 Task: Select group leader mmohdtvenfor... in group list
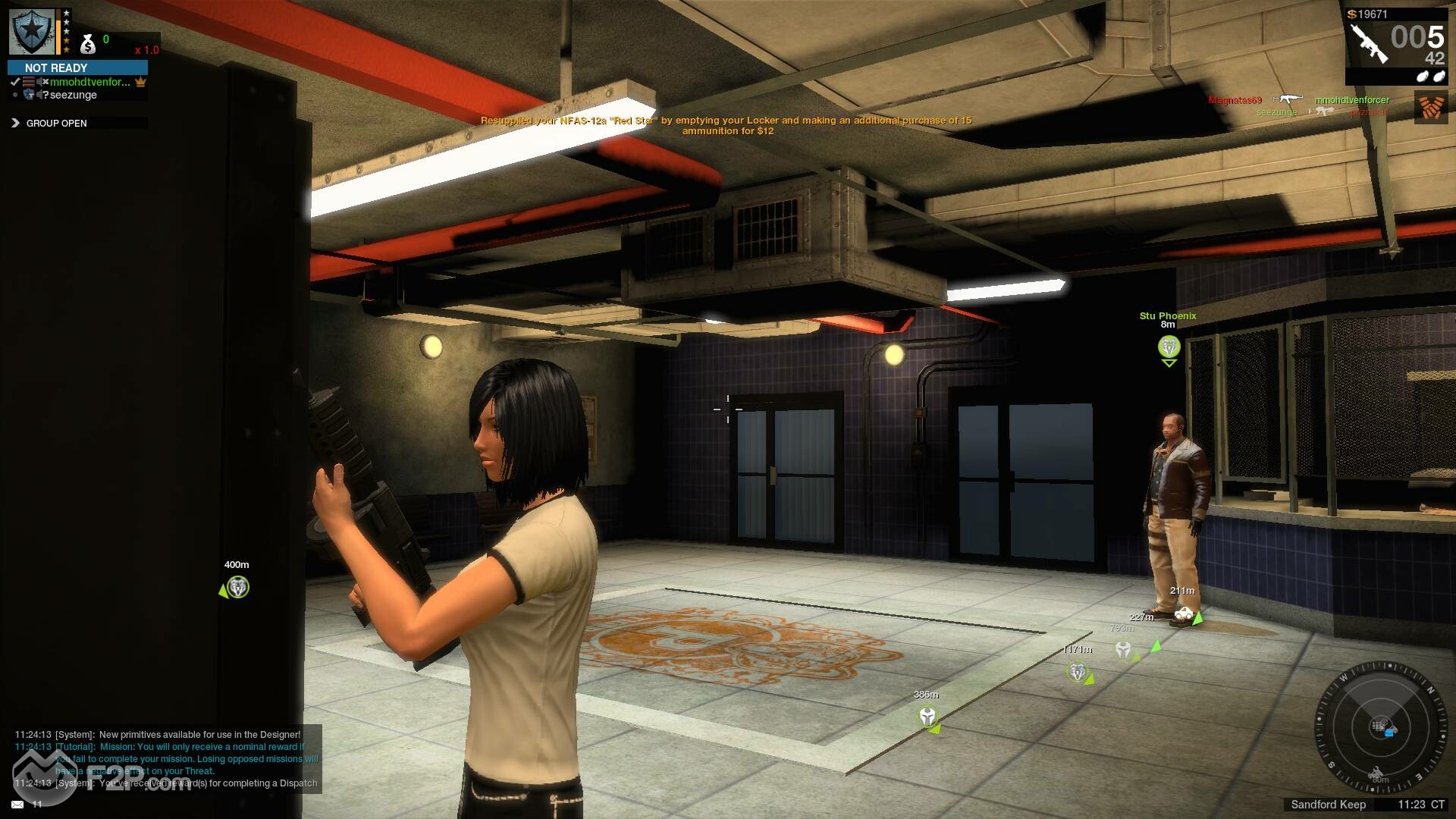click(89, 82)
